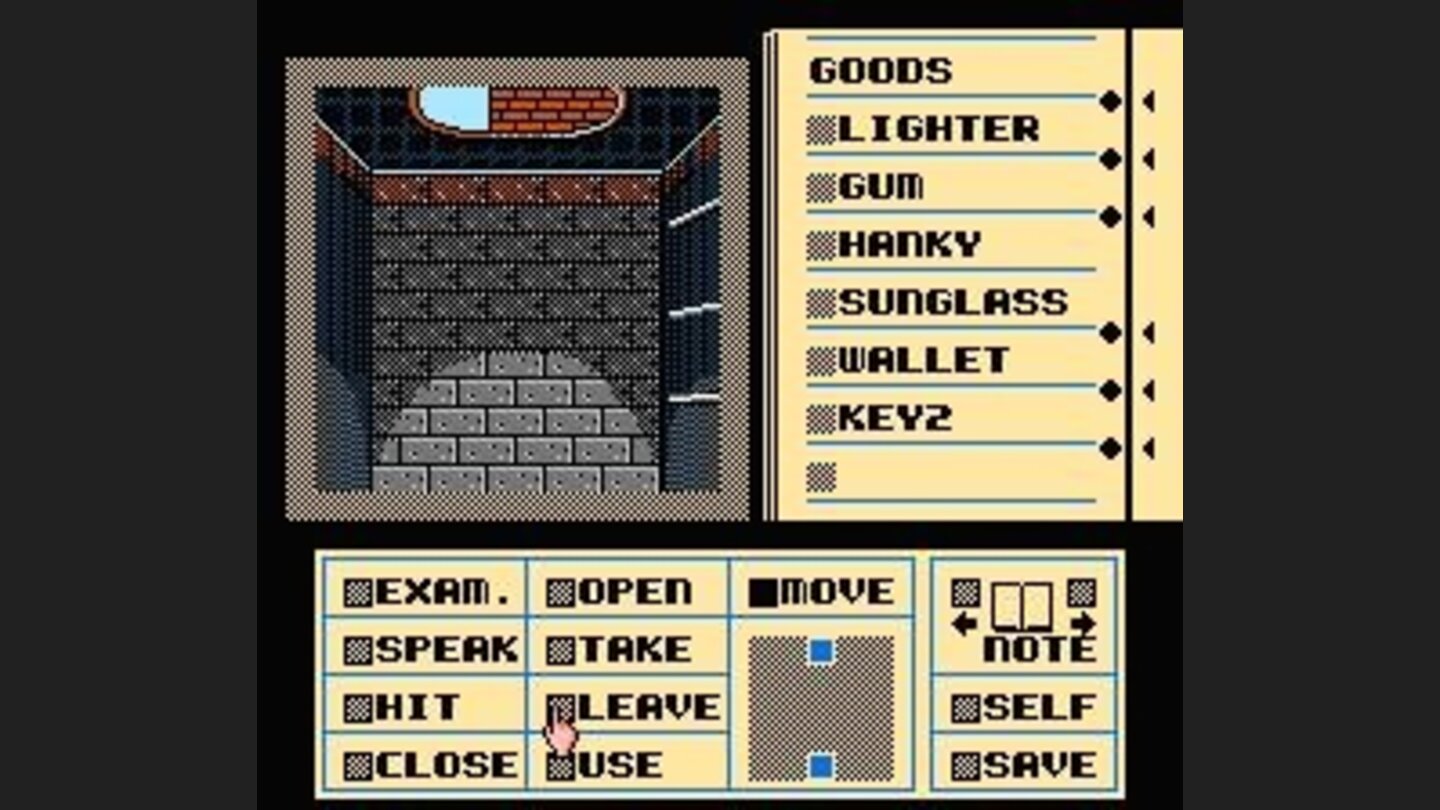Click the GUM inventory icon
1440x810 pixels.
tap(822, 186)
